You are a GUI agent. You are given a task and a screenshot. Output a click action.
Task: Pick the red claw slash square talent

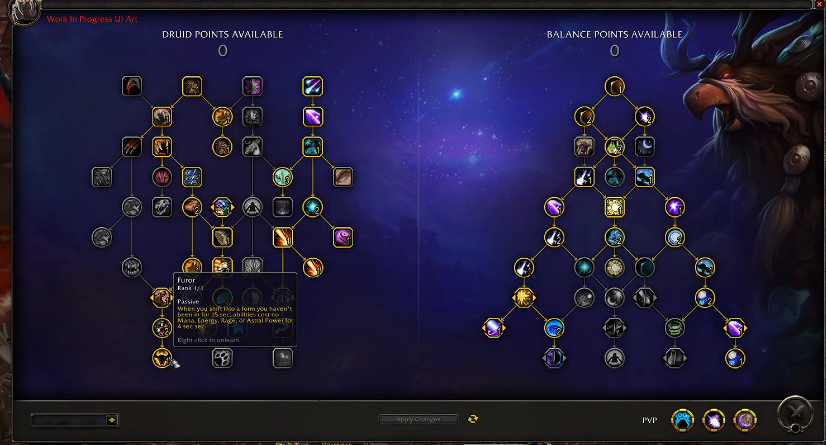(132, 147)
